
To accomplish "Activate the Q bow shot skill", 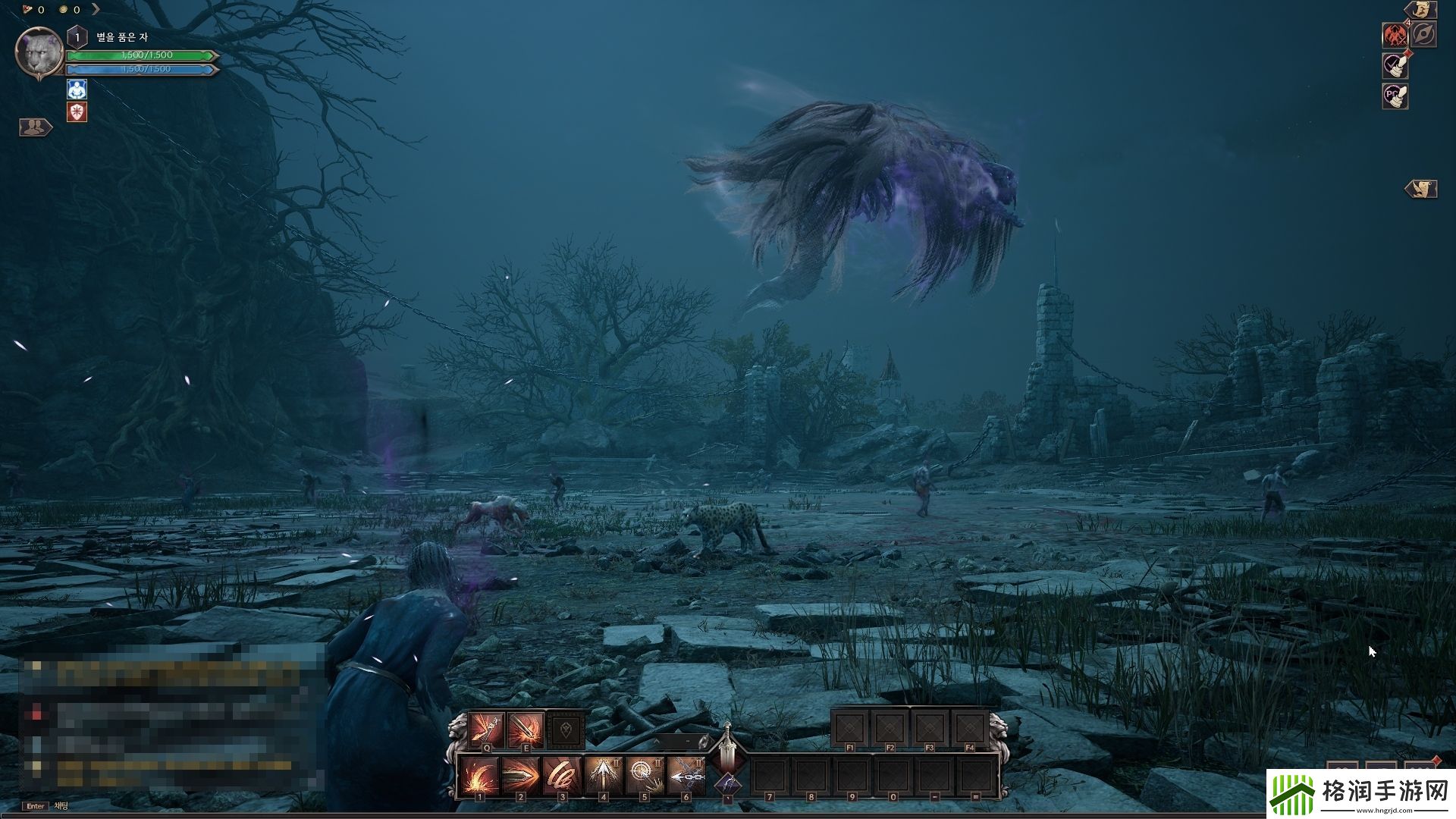I will tap(486, 730).
